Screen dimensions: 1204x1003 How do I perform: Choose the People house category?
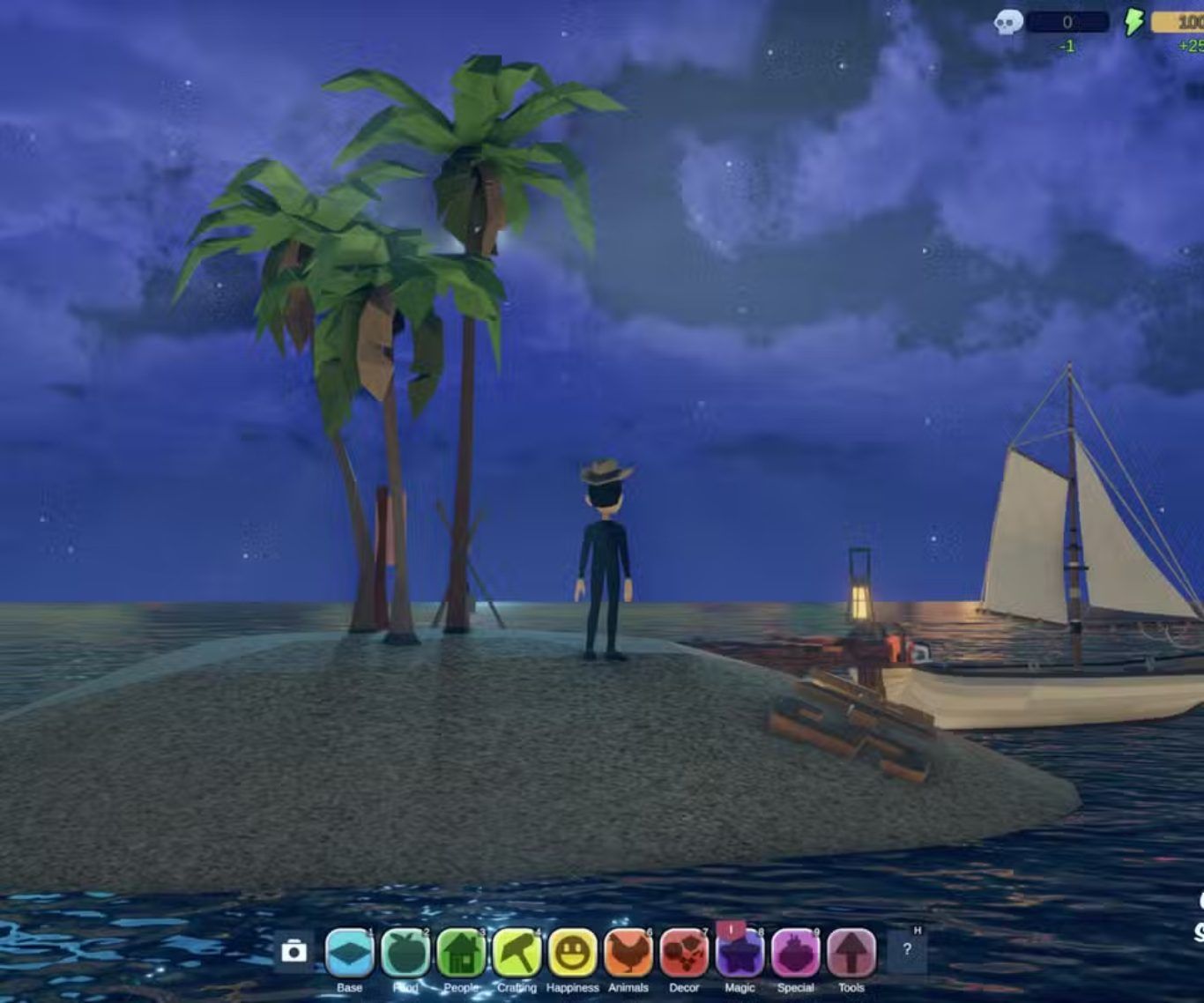(461, 953)
